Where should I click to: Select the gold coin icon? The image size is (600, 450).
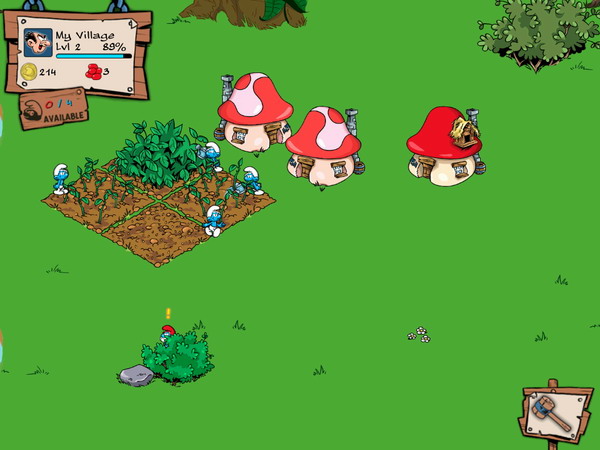coord(29,71)
